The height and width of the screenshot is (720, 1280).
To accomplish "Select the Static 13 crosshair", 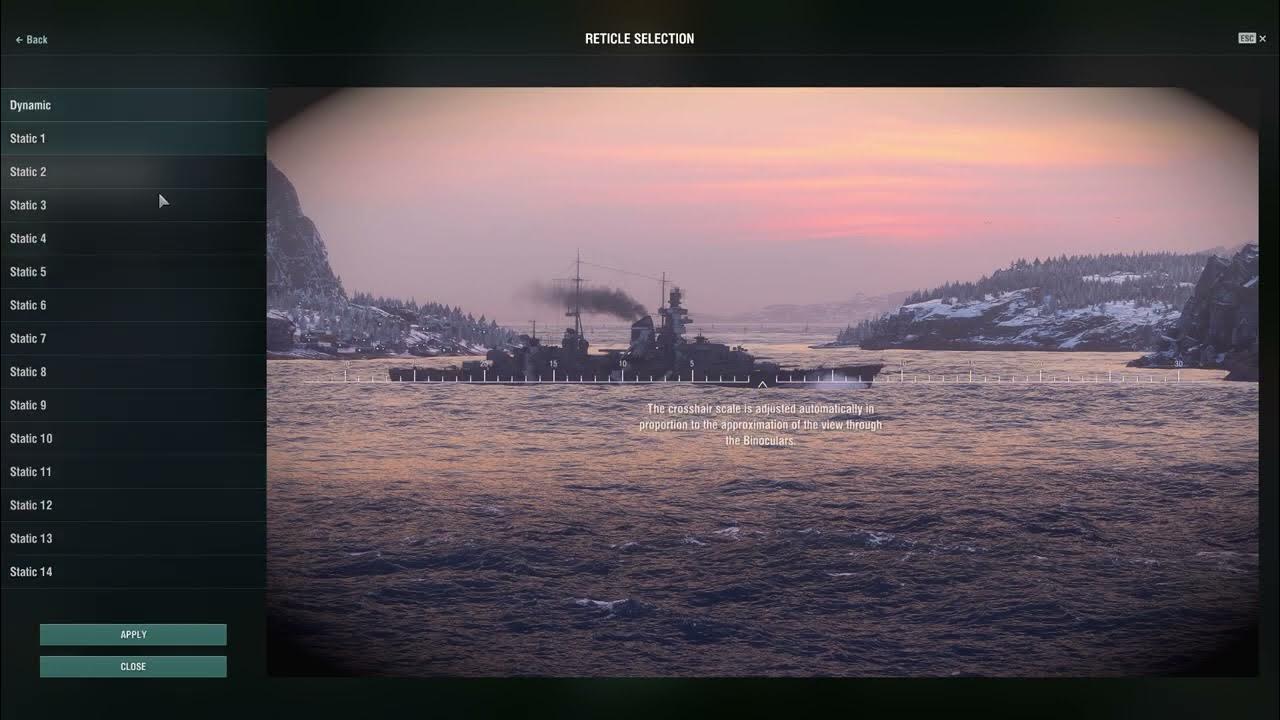I will pyautogui.click(x=100, y=538).
